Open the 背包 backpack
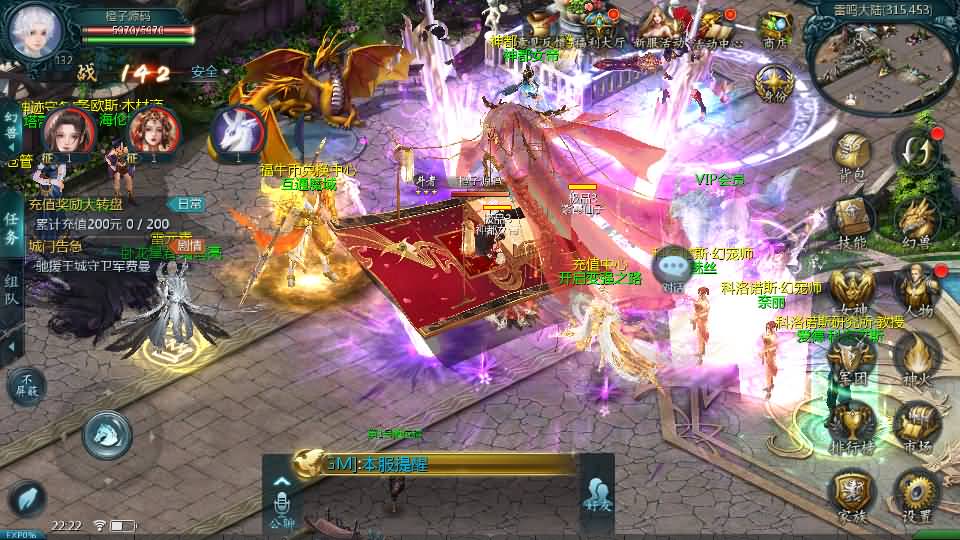 (x=851, y=155)
